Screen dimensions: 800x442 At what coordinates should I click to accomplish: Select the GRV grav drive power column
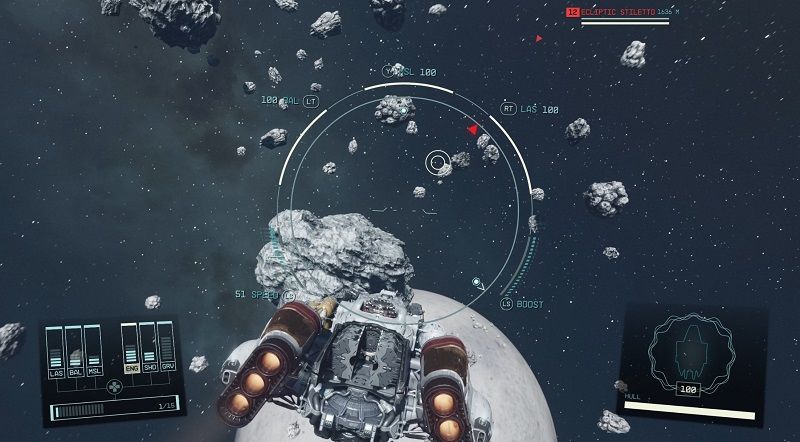164,349
